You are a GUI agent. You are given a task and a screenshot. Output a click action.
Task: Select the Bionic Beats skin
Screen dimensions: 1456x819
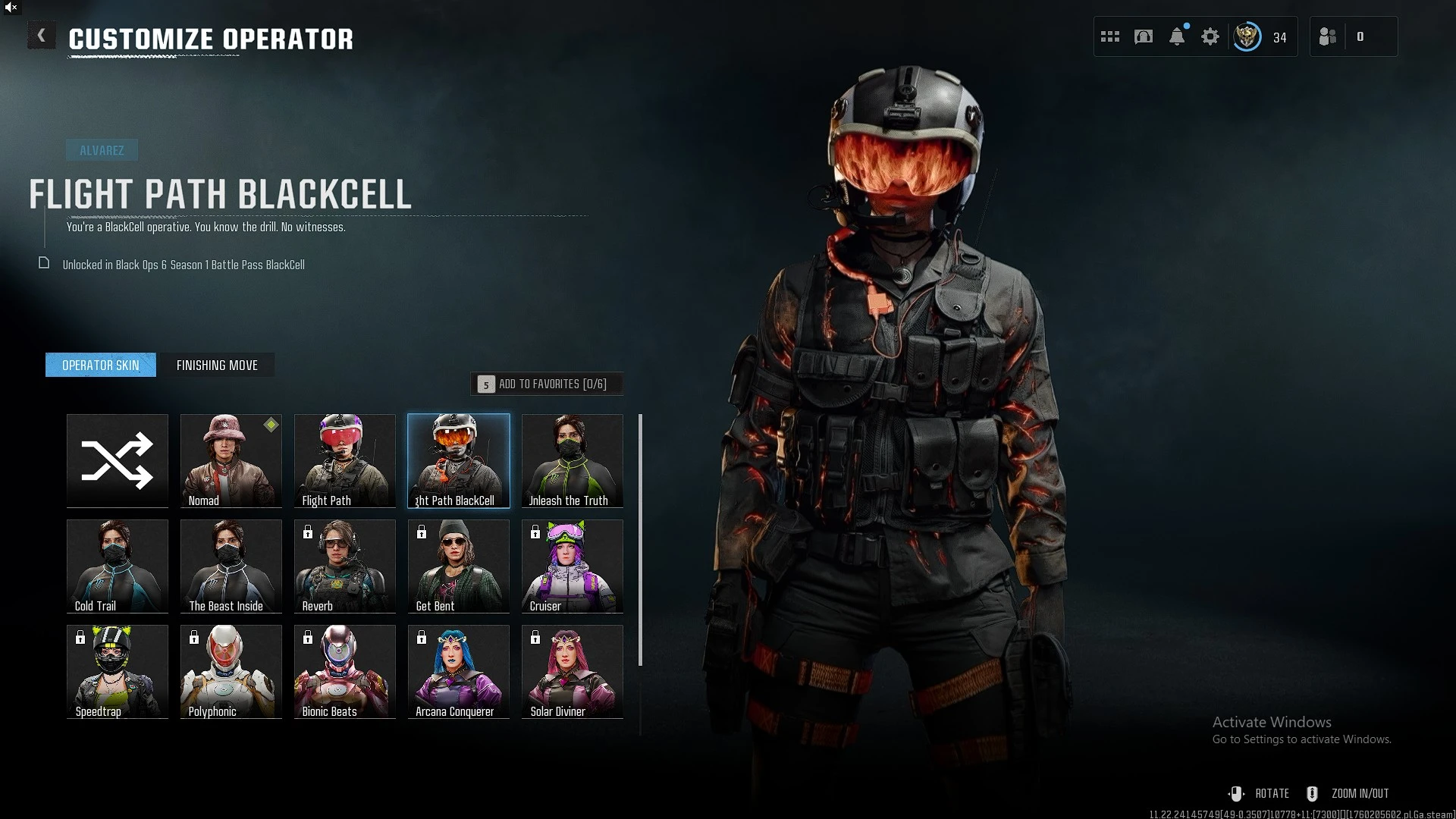click(x=344, y=671)
